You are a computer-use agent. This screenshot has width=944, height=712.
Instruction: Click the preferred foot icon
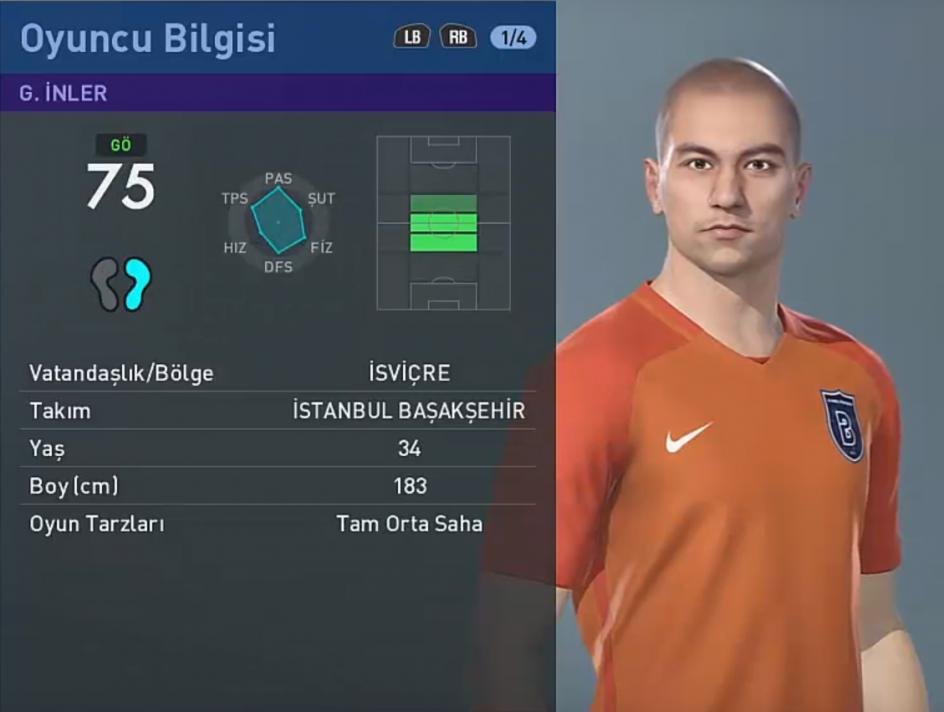tap(121, 284)
